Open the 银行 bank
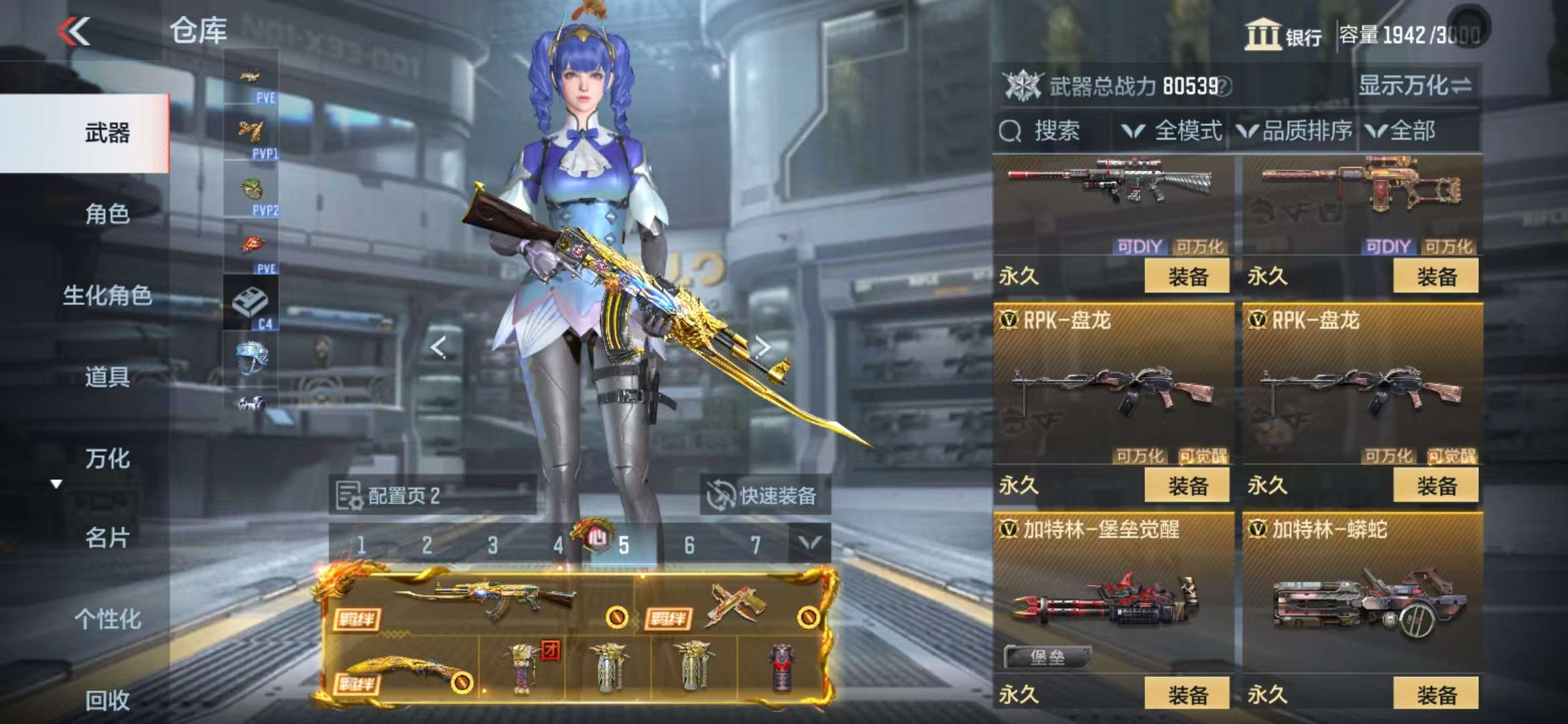Screen dimensions: 1568x724 [x=1283, y=35]
